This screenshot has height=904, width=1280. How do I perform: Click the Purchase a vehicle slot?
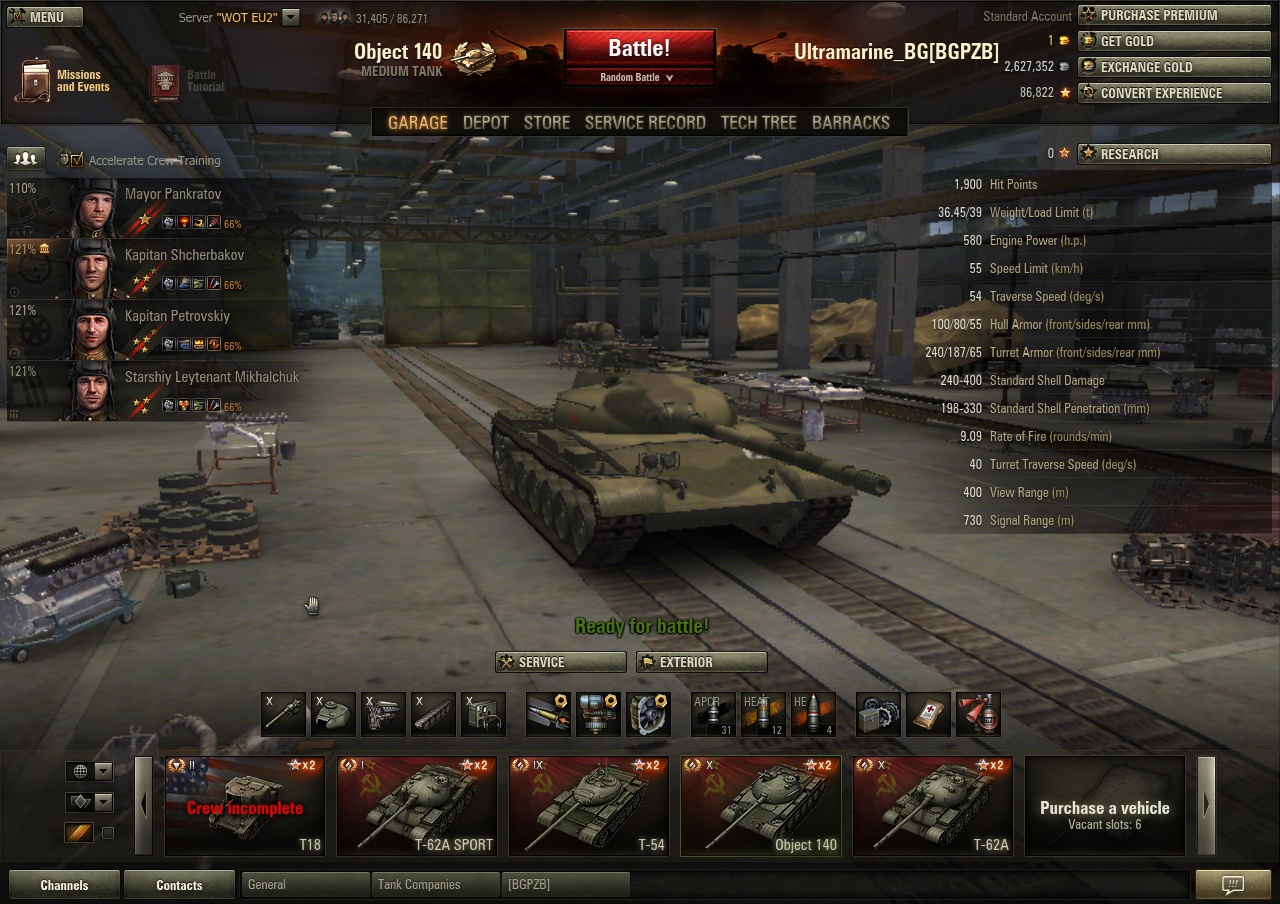click(x=1104, y=806)
